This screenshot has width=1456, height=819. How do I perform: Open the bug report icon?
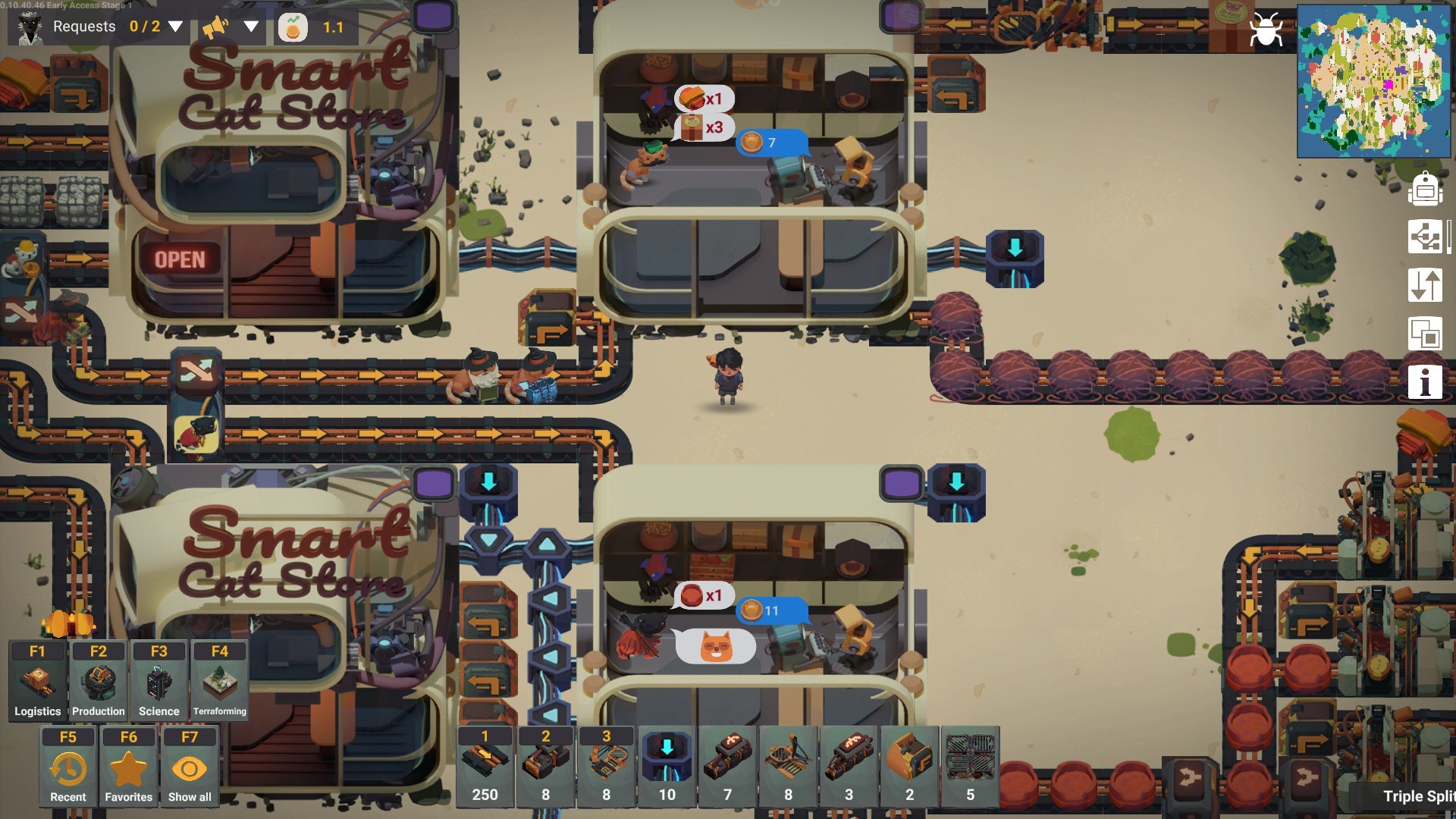point(1265,31)
